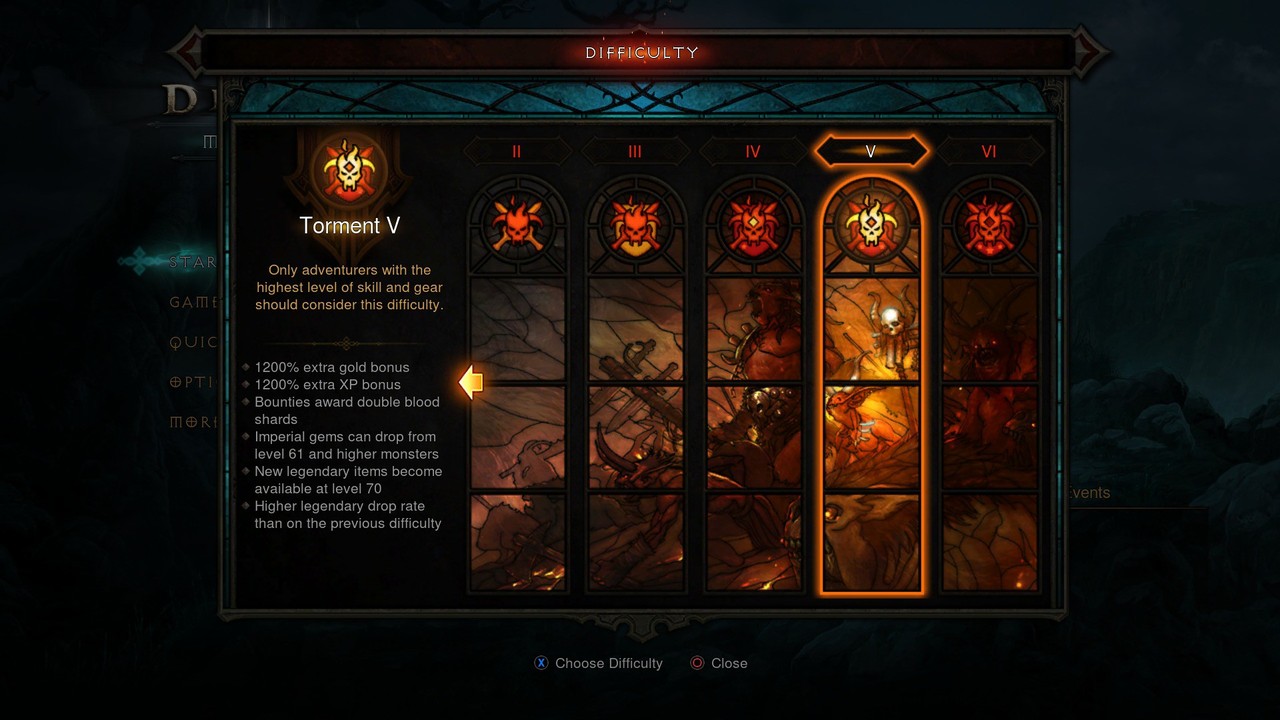This screenshot has width=1280, height=720.
Task: Click the Close button
Action: tap(728, 663)
